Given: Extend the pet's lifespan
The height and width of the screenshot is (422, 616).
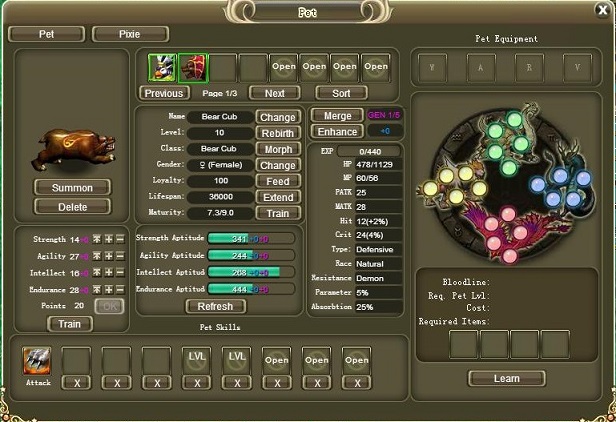Looking at the screenshot, I should [x=278, y=197].
